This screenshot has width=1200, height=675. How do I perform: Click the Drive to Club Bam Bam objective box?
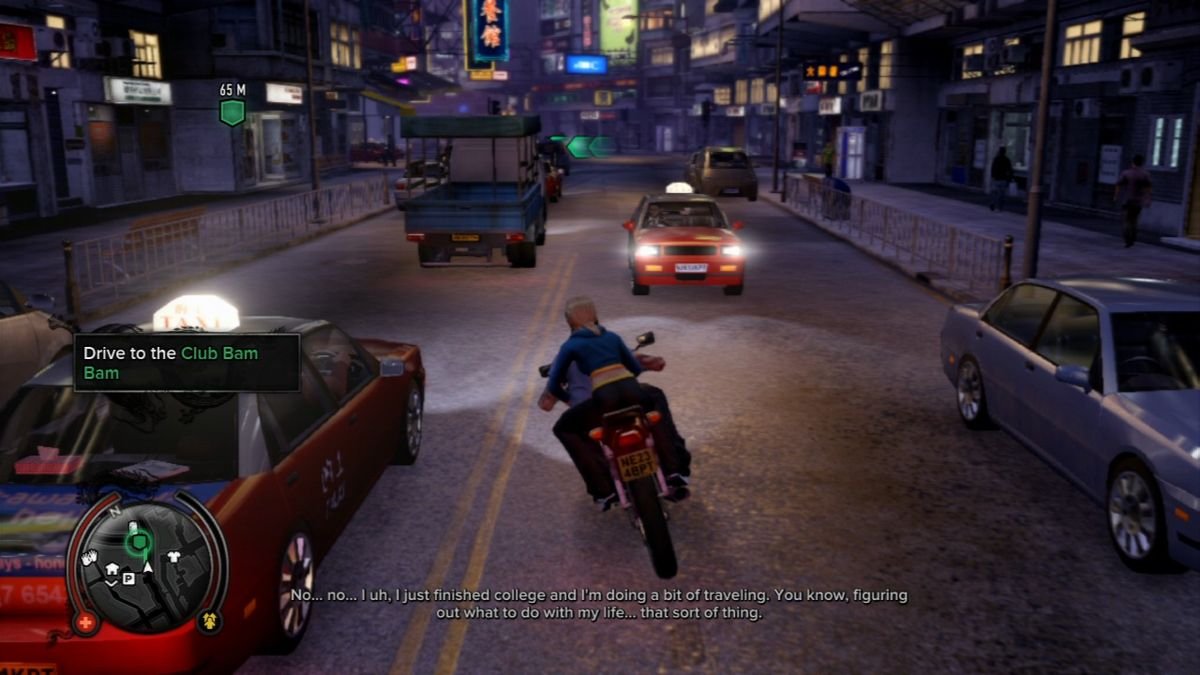point(187,362)
